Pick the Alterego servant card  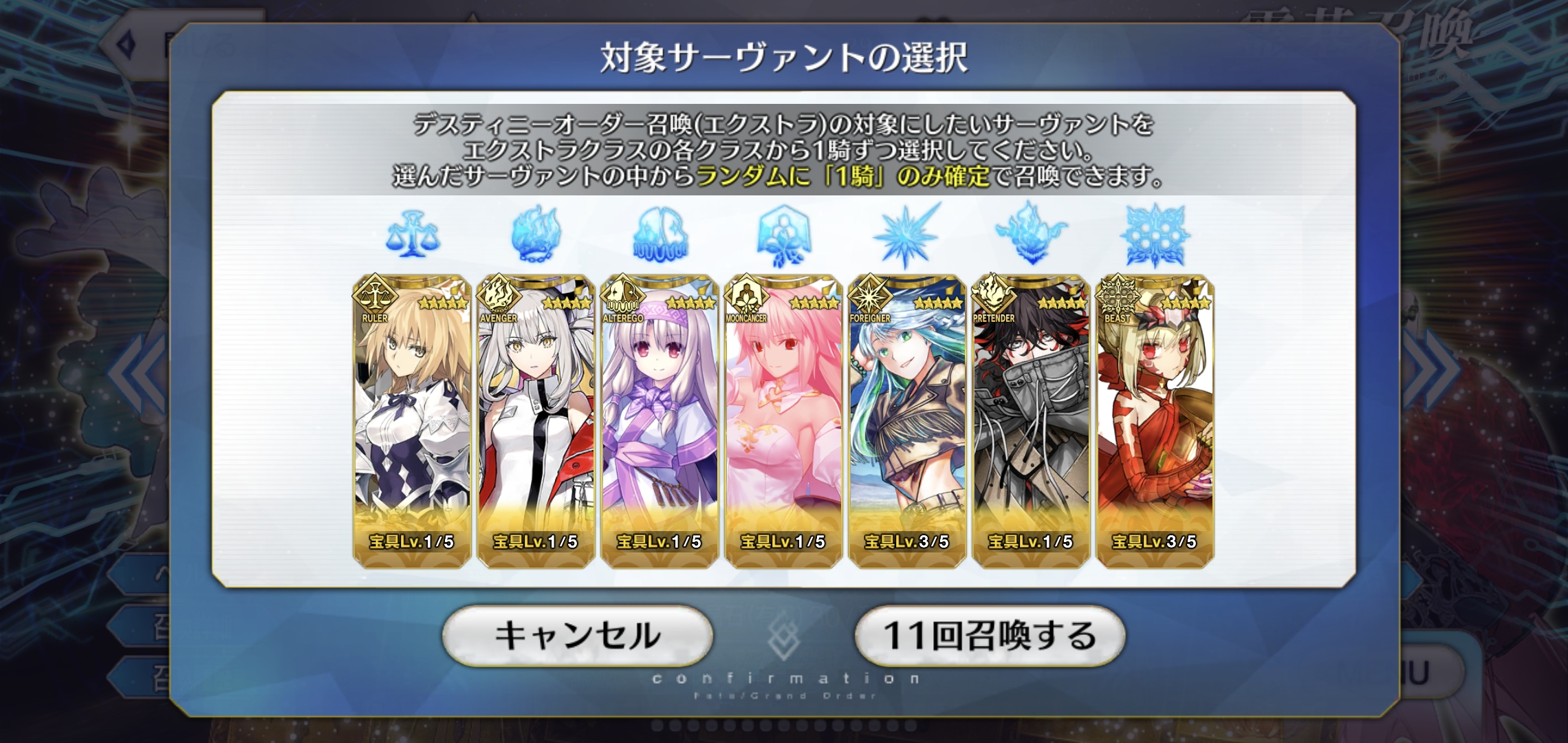click(660, 421)
